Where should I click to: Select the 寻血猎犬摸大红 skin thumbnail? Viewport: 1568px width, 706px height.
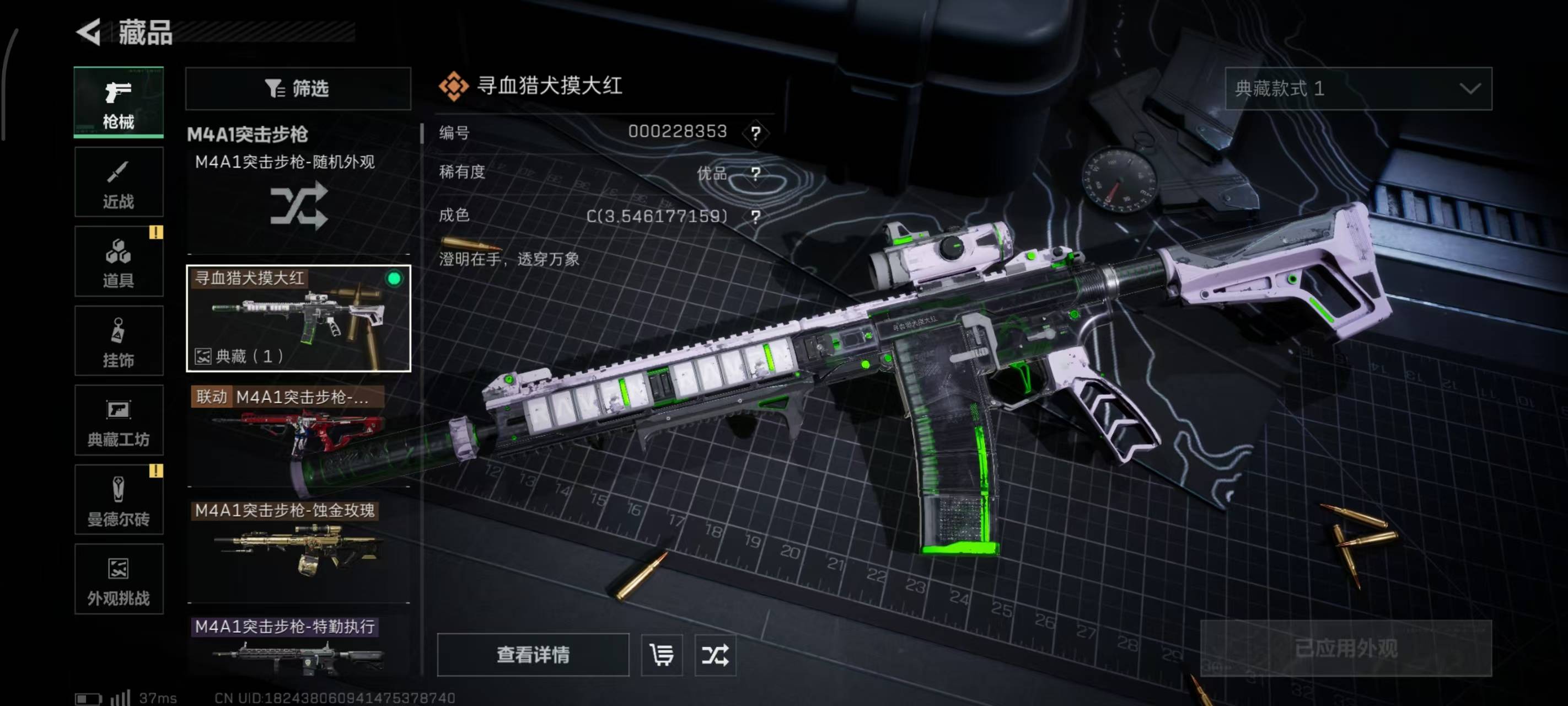point(298,318)
